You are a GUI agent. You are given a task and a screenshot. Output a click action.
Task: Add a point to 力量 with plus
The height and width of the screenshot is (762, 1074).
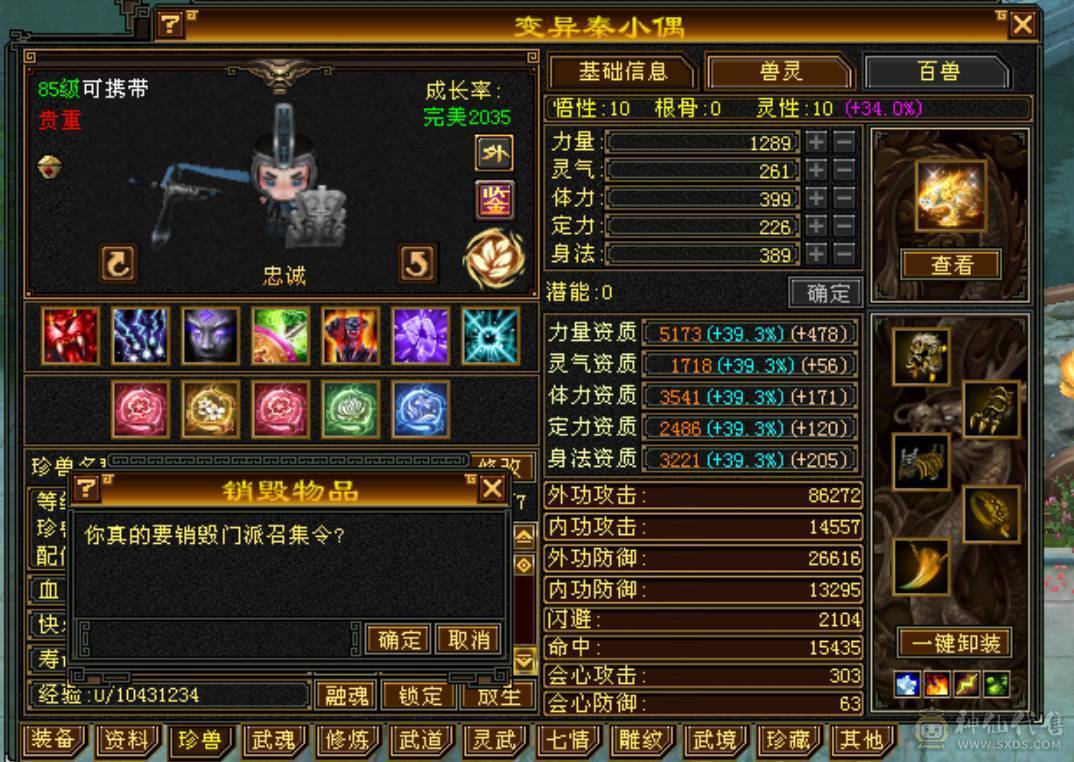[x=817, y=142]
